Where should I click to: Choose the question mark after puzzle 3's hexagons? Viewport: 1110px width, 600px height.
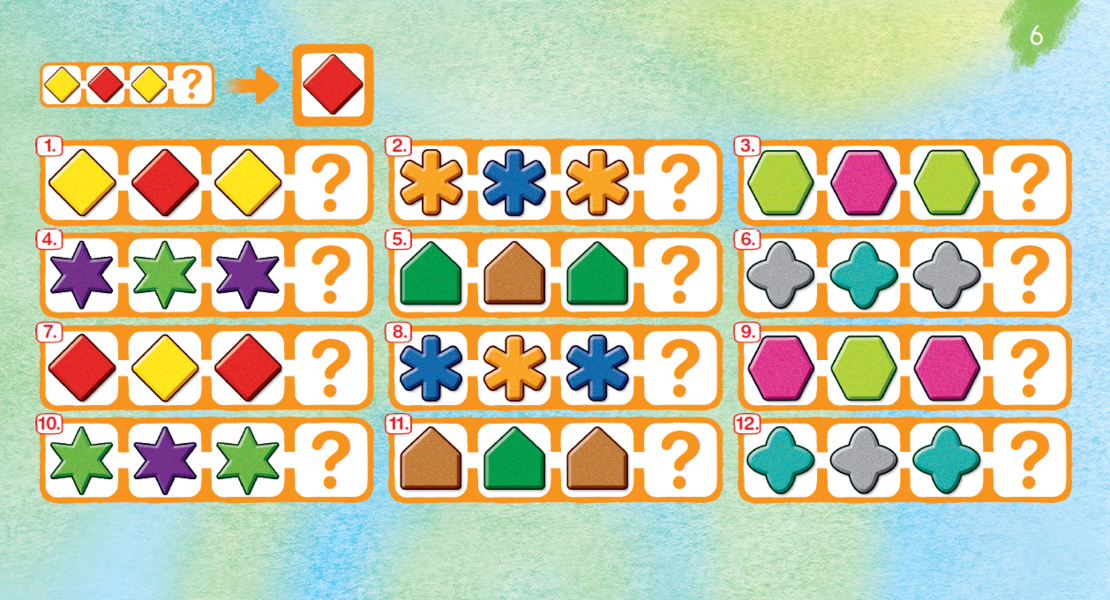point(1029,183)
